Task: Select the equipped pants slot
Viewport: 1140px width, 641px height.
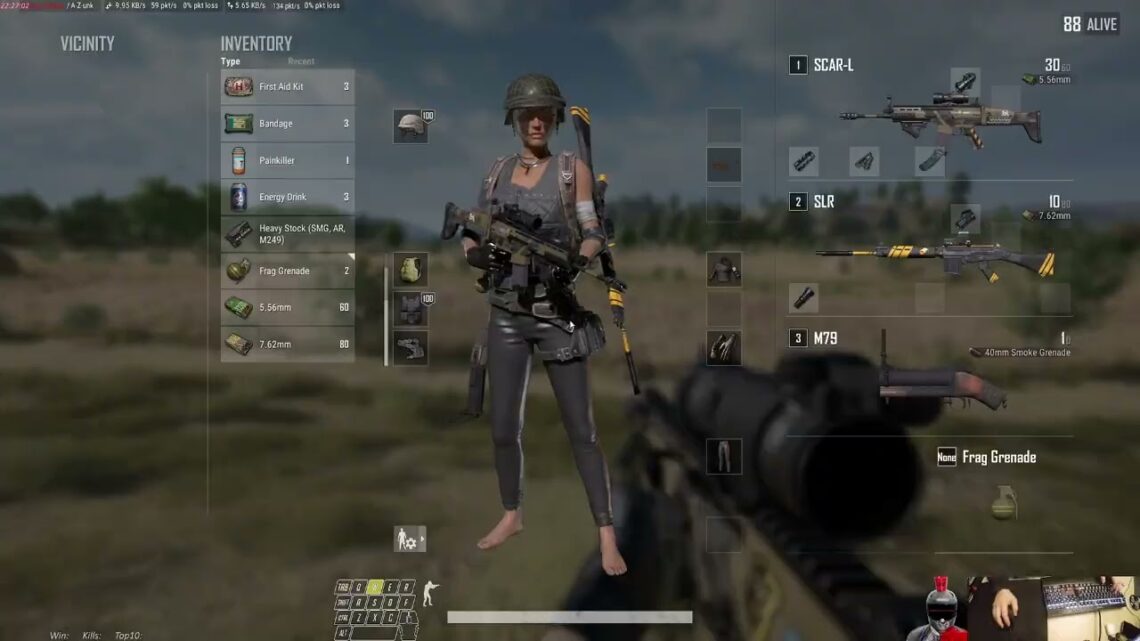Action: pos(723,456)
